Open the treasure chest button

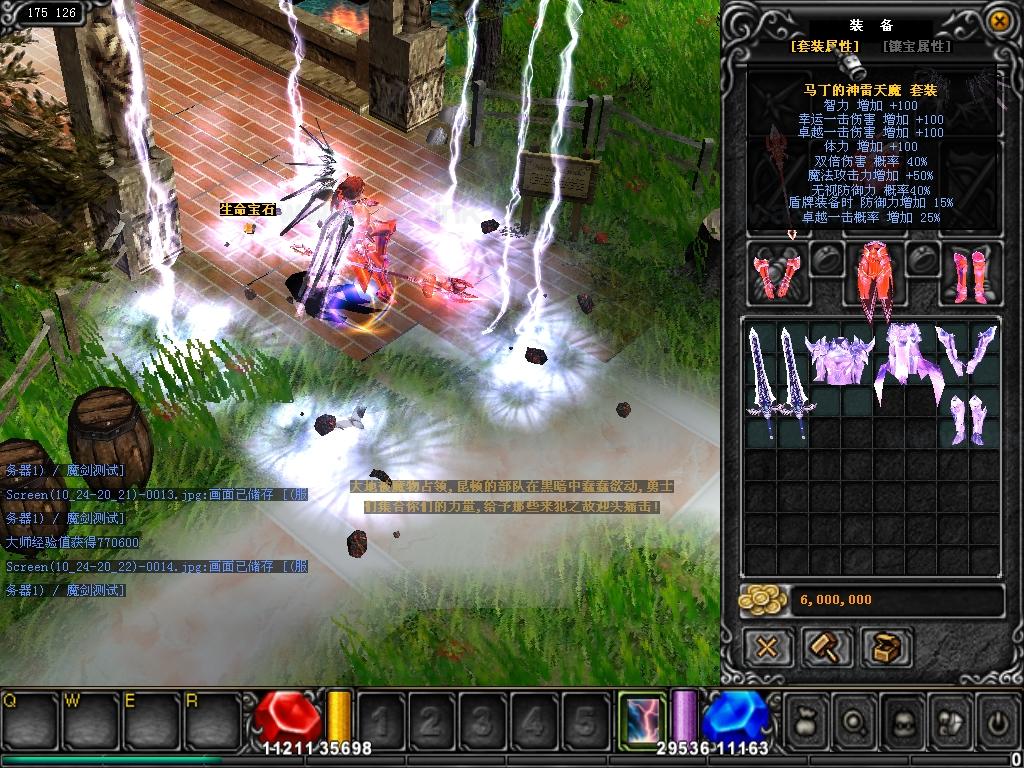[x=886, y=647]
